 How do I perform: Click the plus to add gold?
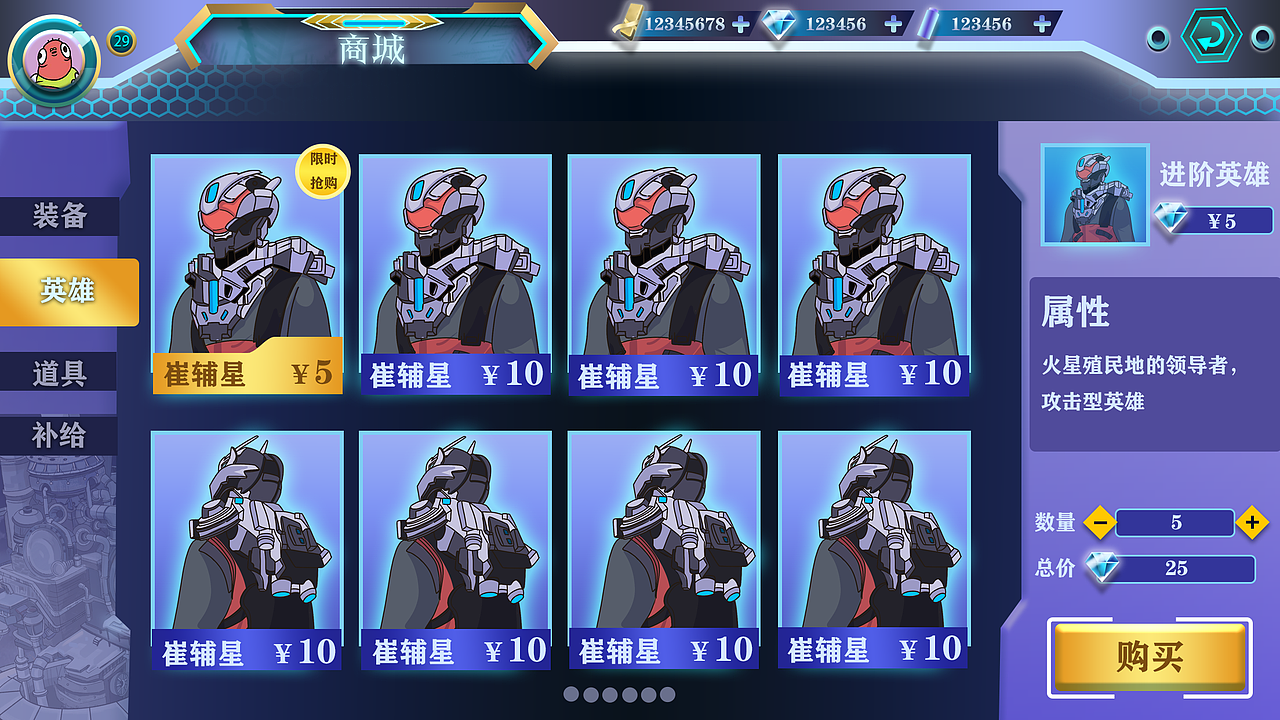point(741,24)
